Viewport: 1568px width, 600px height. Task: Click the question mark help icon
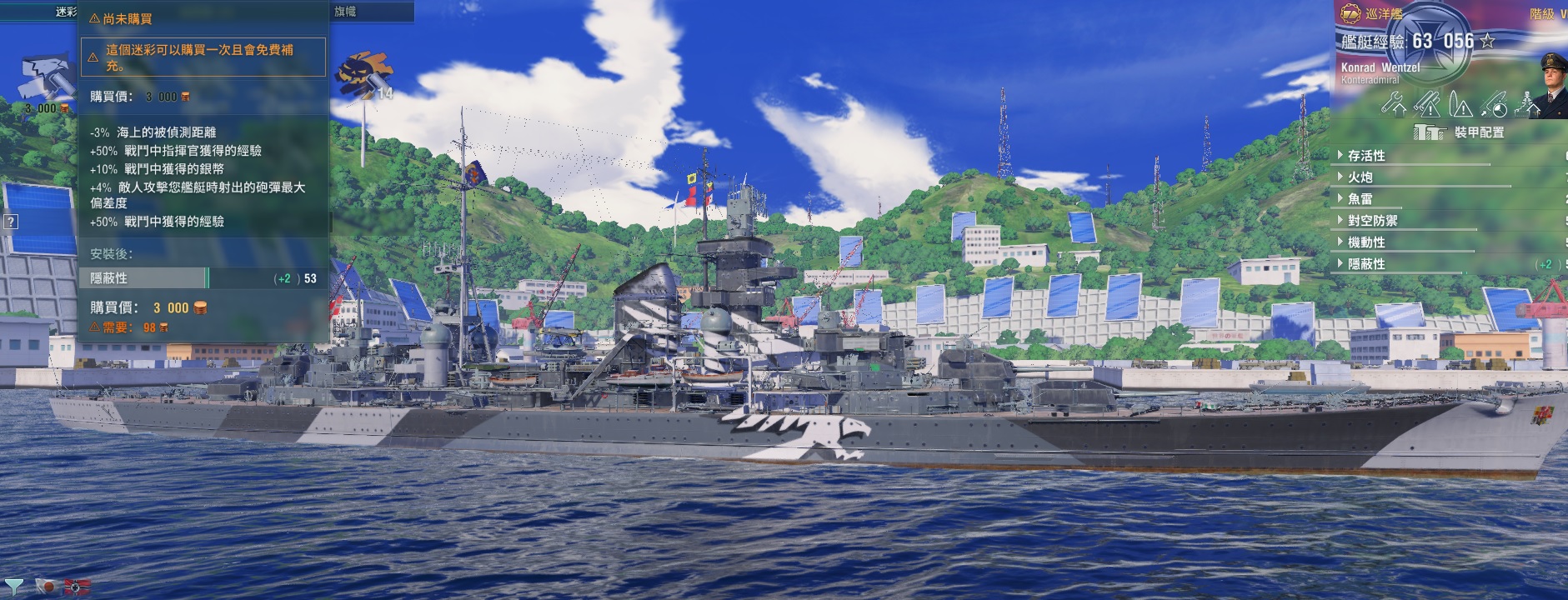click(10, 222)
